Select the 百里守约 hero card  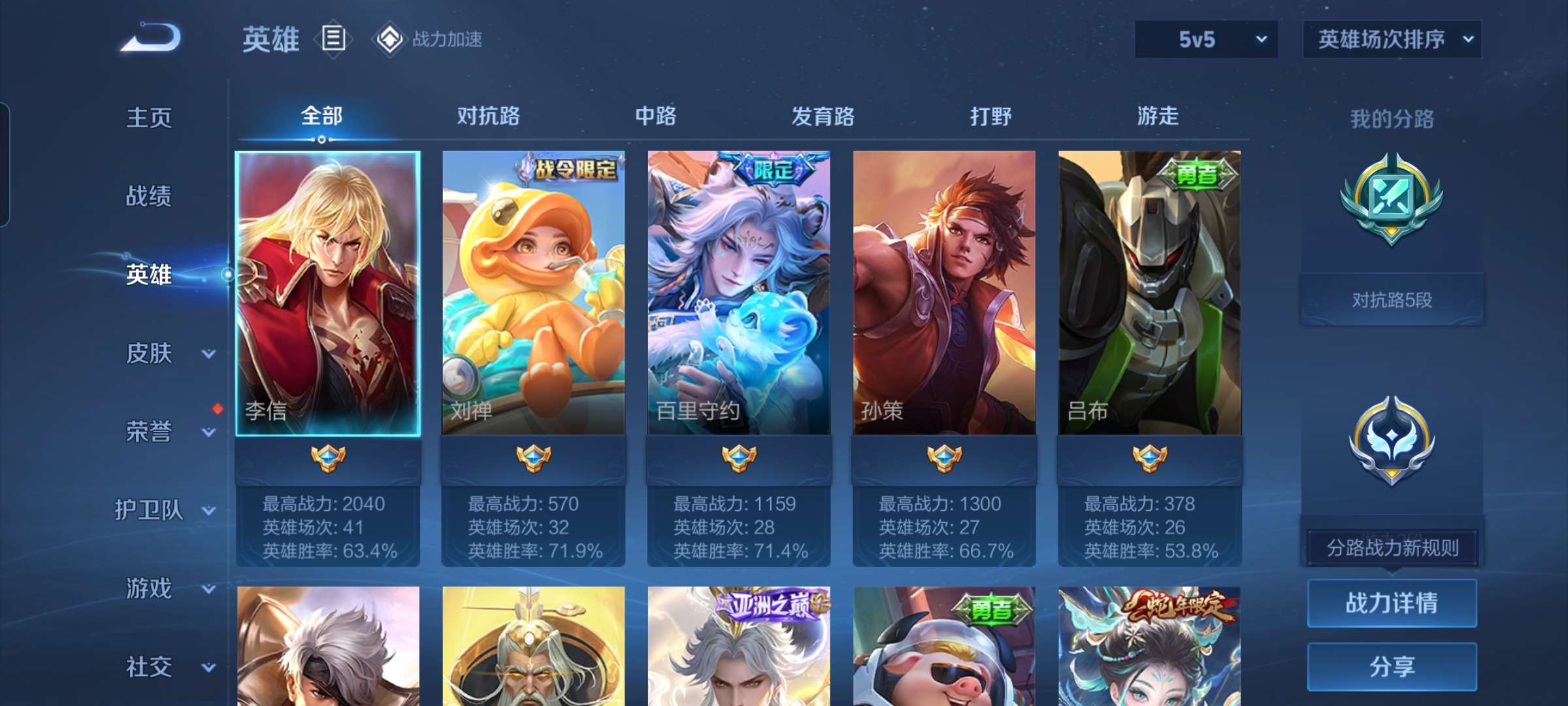point(739,288)
